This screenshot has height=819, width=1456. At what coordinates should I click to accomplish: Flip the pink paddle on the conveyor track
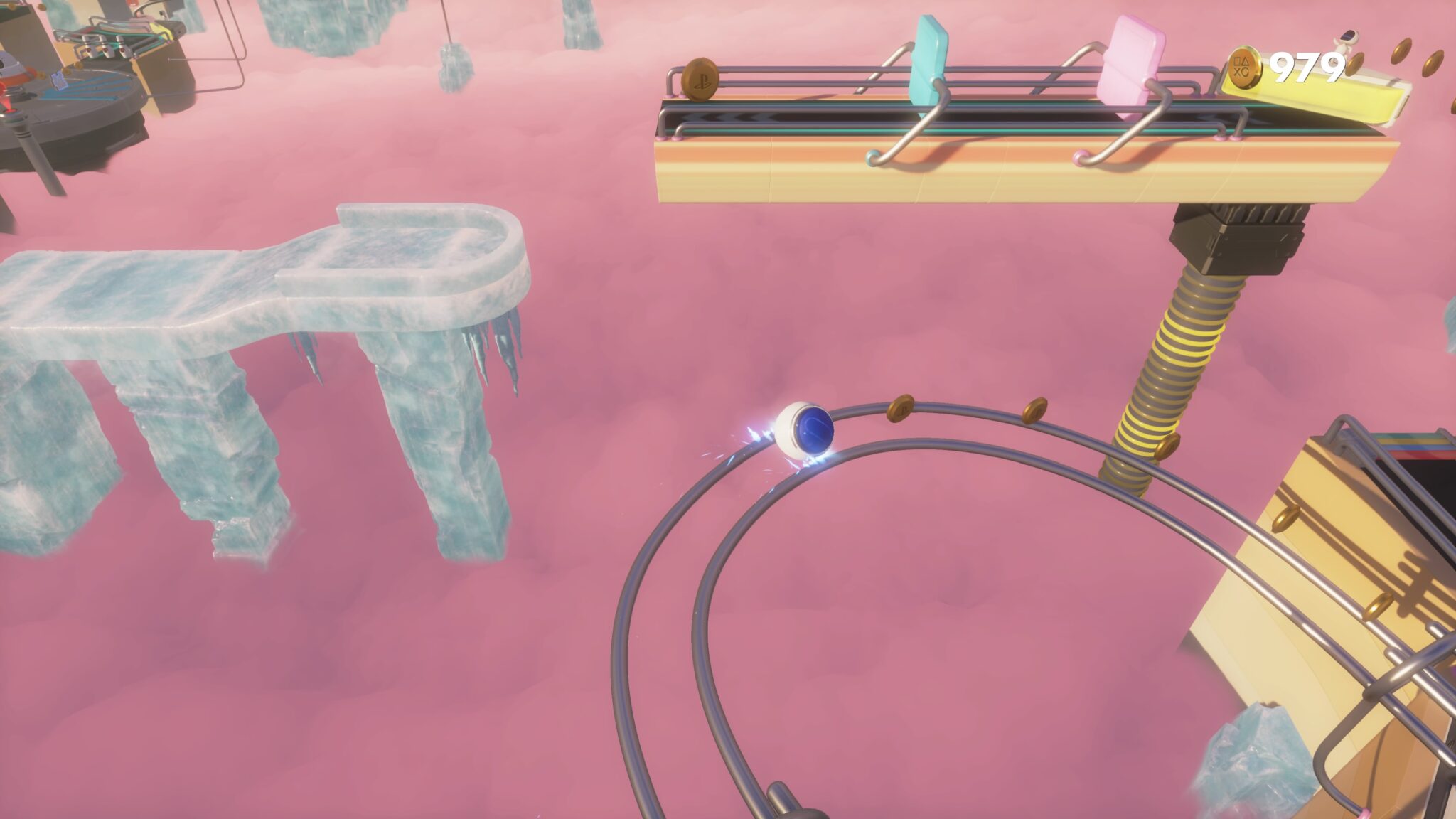tap(1132, 57)
